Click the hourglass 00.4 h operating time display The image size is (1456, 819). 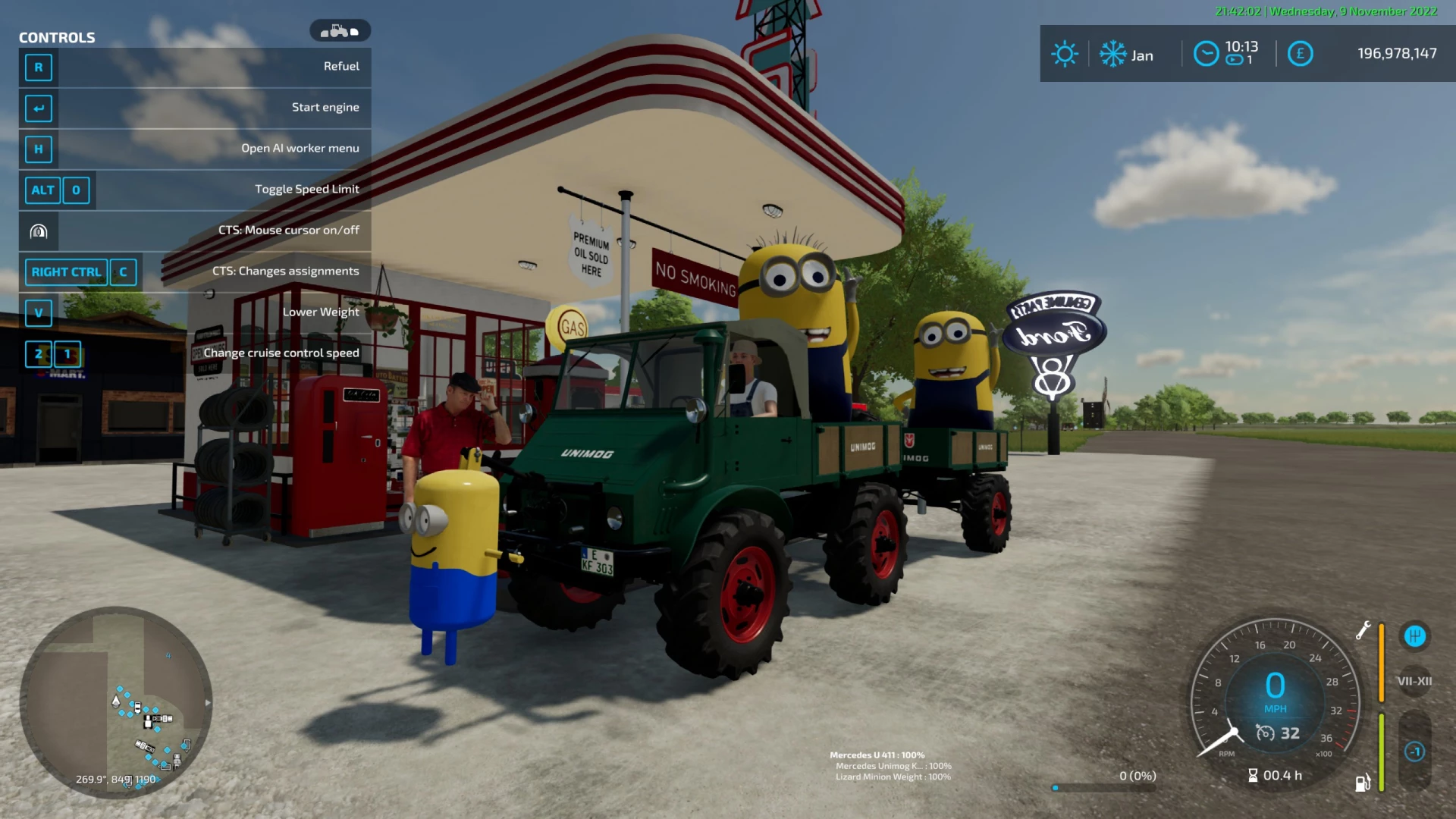[1277, 775]
